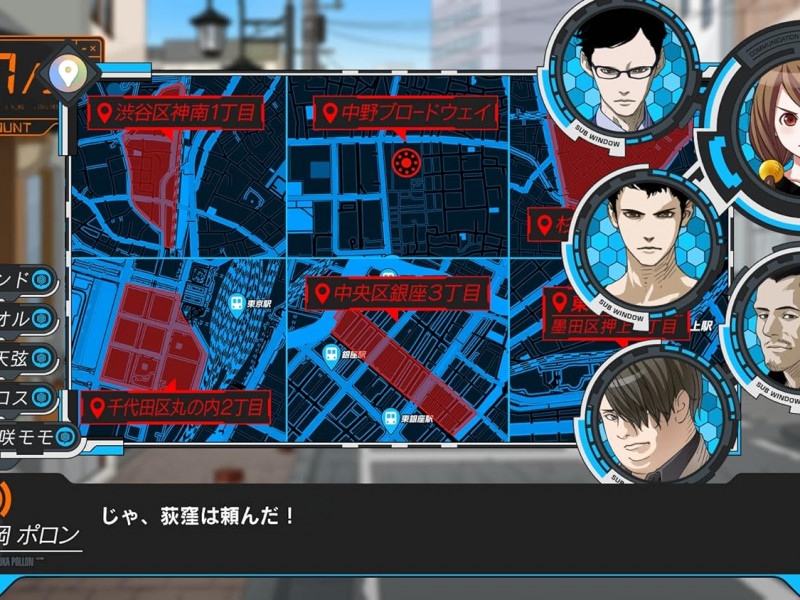Select the 墨田区押上 location label

[612, 325]
